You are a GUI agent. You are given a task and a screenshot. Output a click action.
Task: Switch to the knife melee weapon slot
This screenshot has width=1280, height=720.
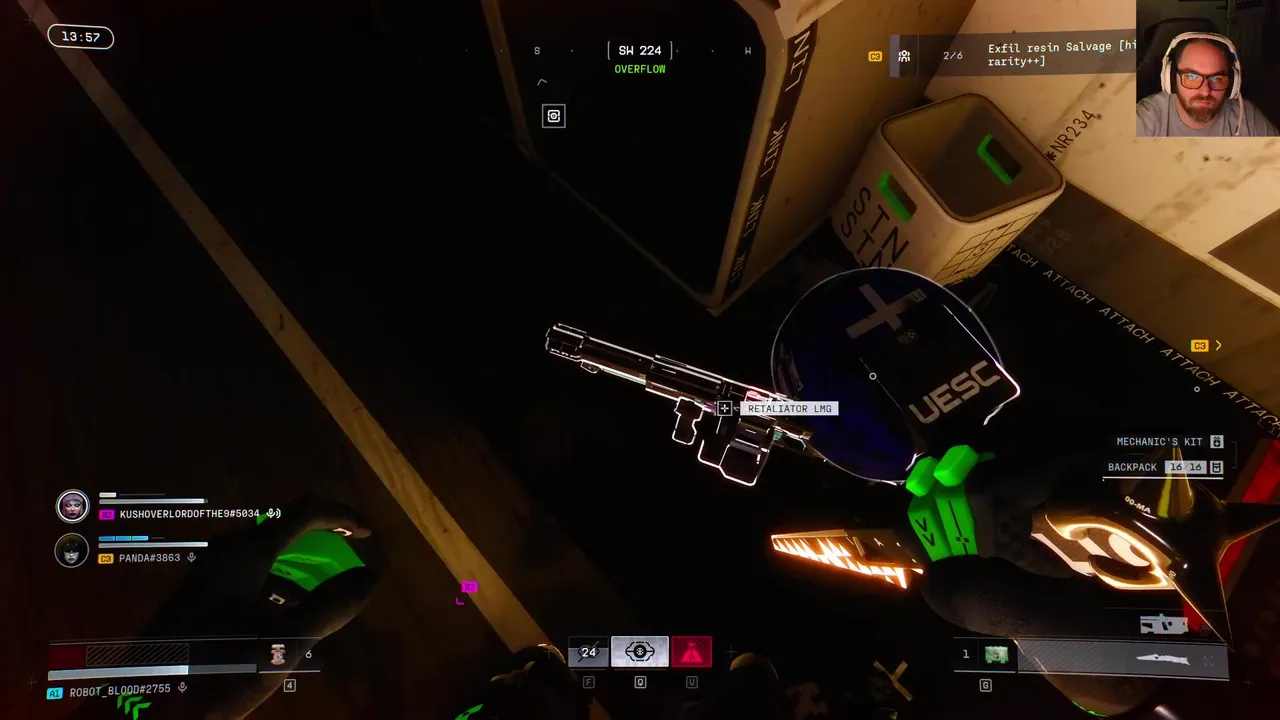point(1162,659)
